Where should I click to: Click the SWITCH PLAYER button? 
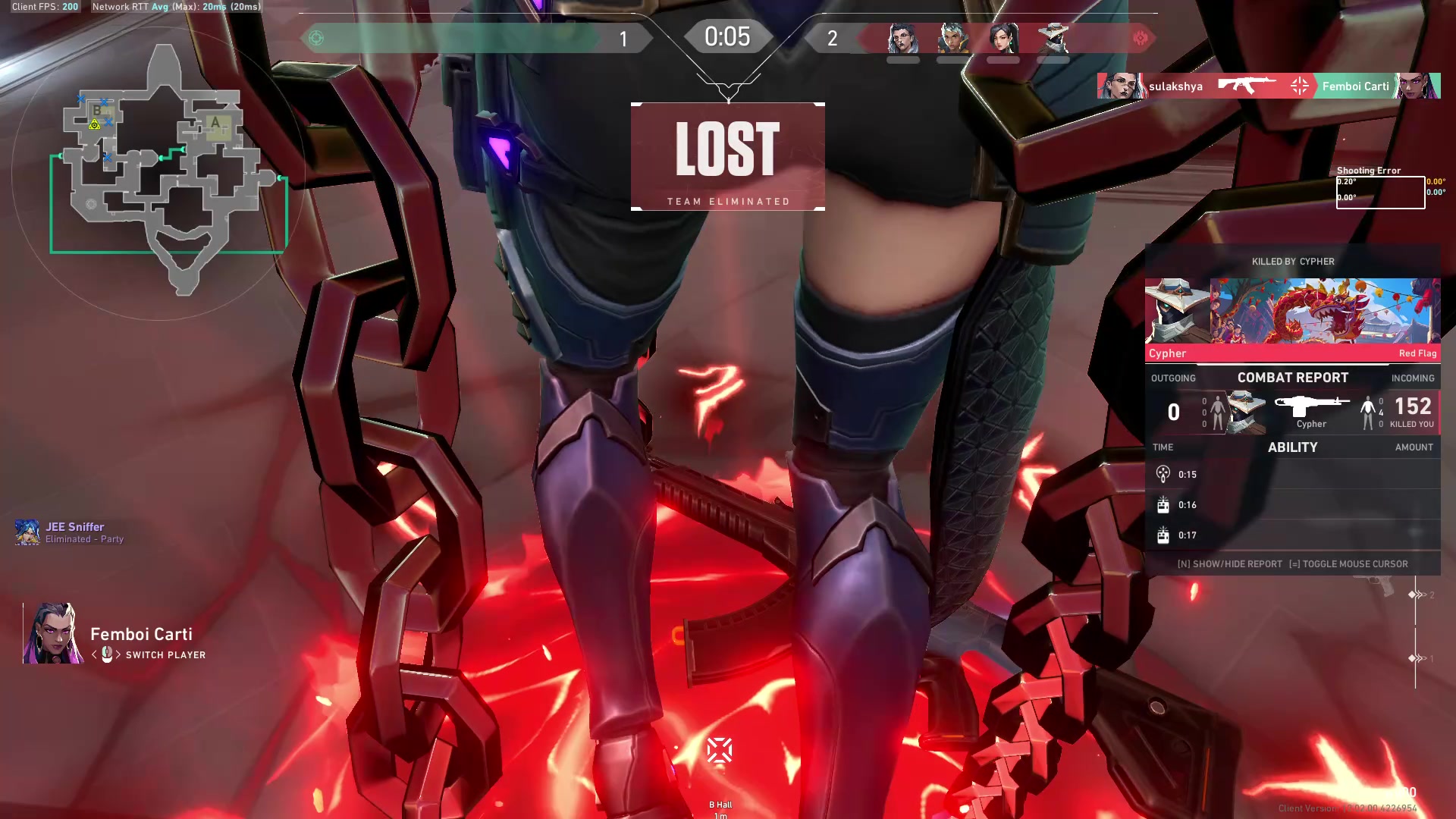[166, 654]
